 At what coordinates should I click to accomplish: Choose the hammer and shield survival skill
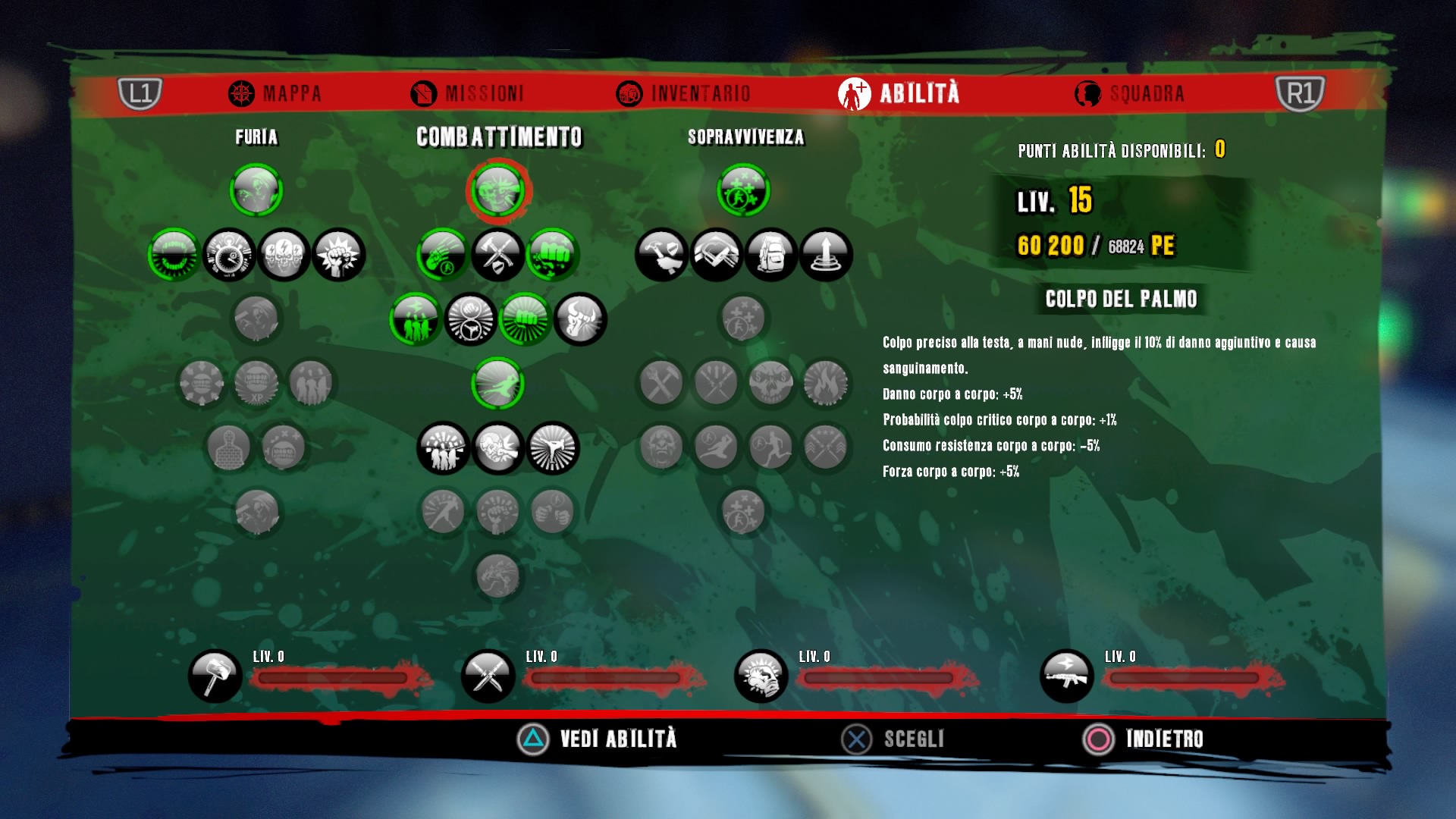(661, 255)
